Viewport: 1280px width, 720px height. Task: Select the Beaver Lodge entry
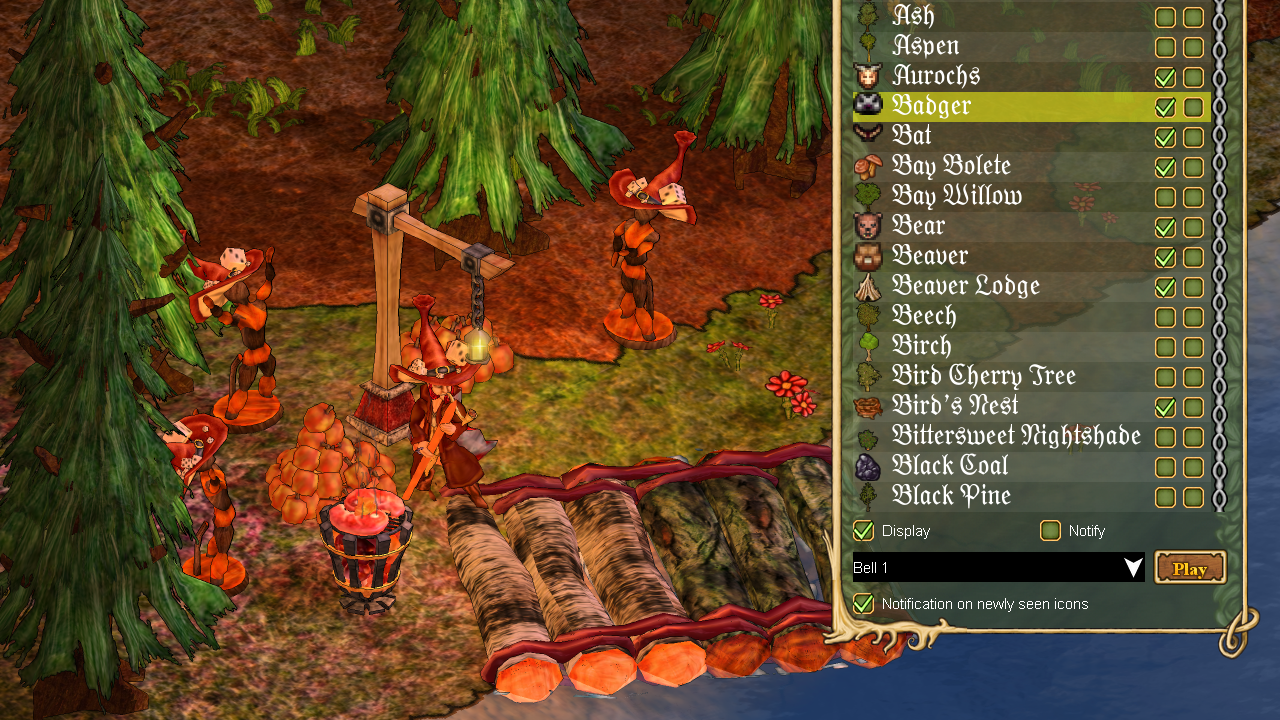(965, 286)
